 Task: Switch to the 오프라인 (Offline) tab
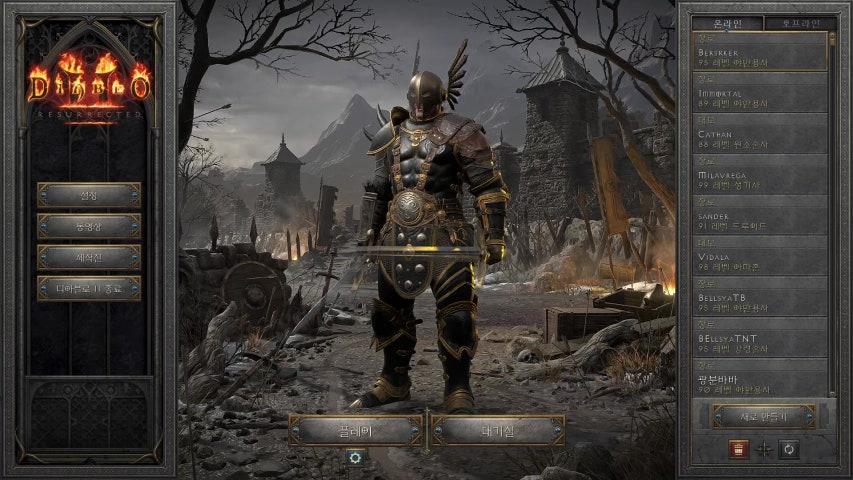[x=800, y=23]
